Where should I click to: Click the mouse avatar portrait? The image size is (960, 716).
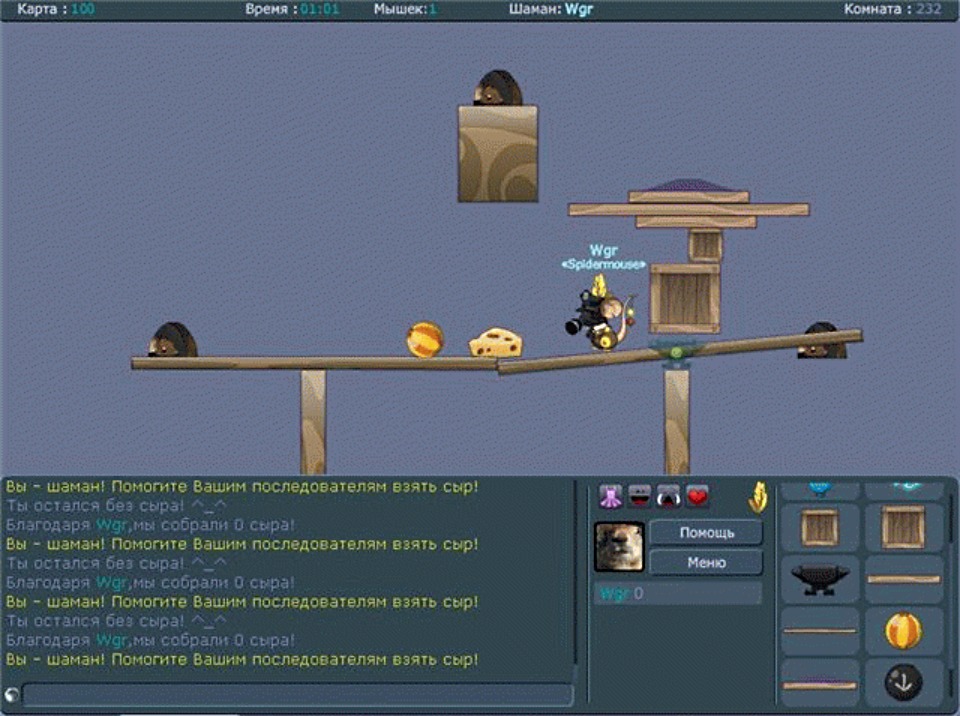coord(619,547)
